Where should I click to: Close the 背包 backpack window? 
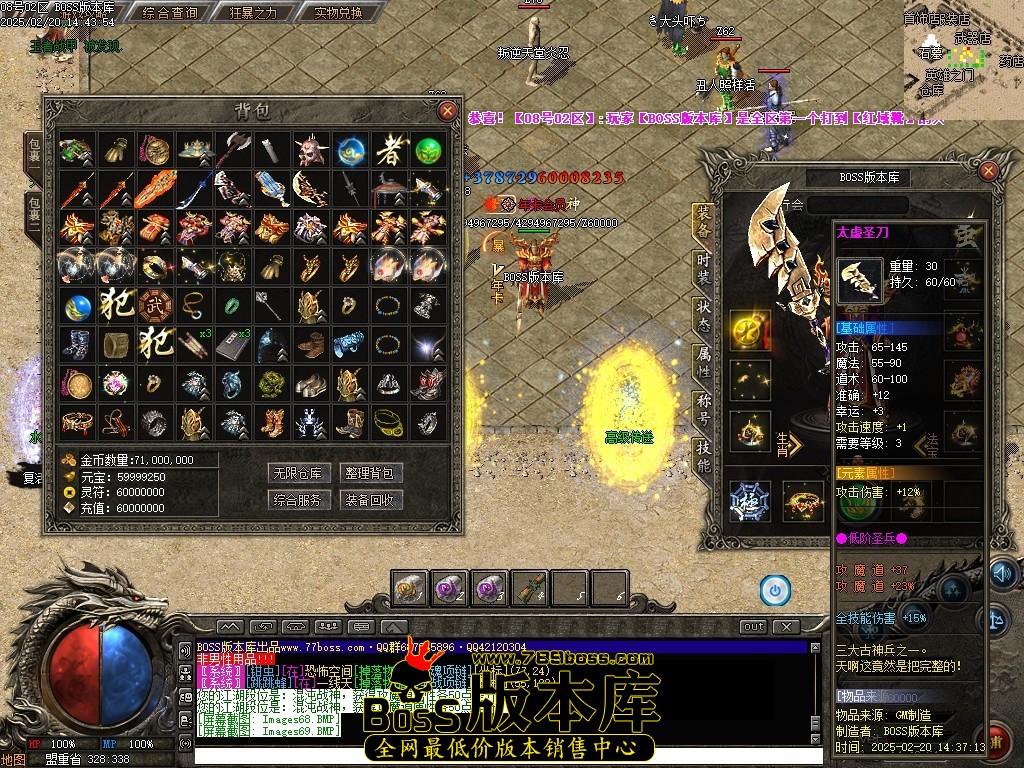[x=447, y=111]
